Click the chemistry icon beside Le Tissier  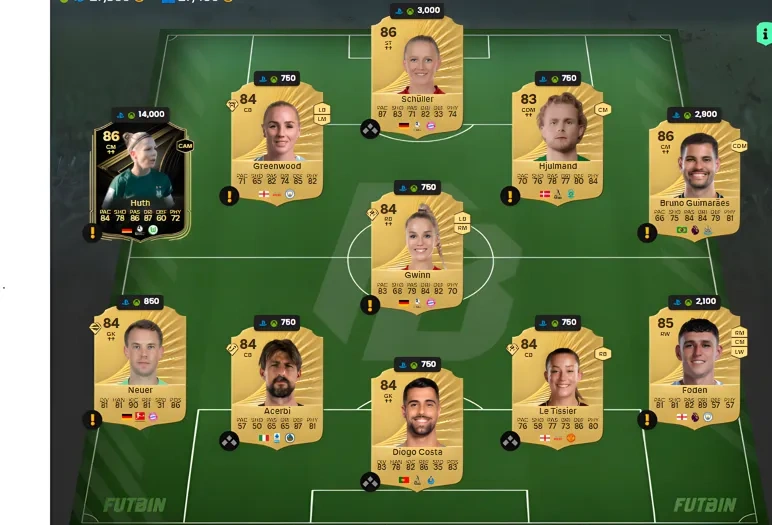point(510,440)
